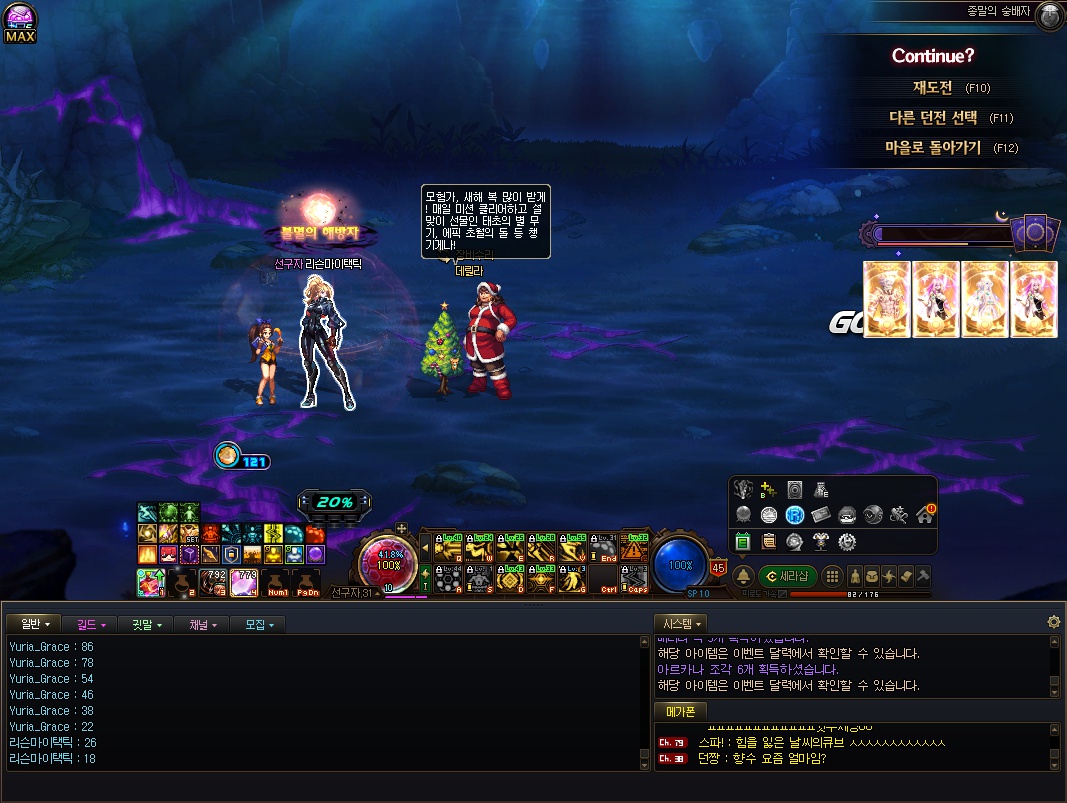Use the consumable with 779 count
Screen dimensions: 1067x803
coord(244,582)
